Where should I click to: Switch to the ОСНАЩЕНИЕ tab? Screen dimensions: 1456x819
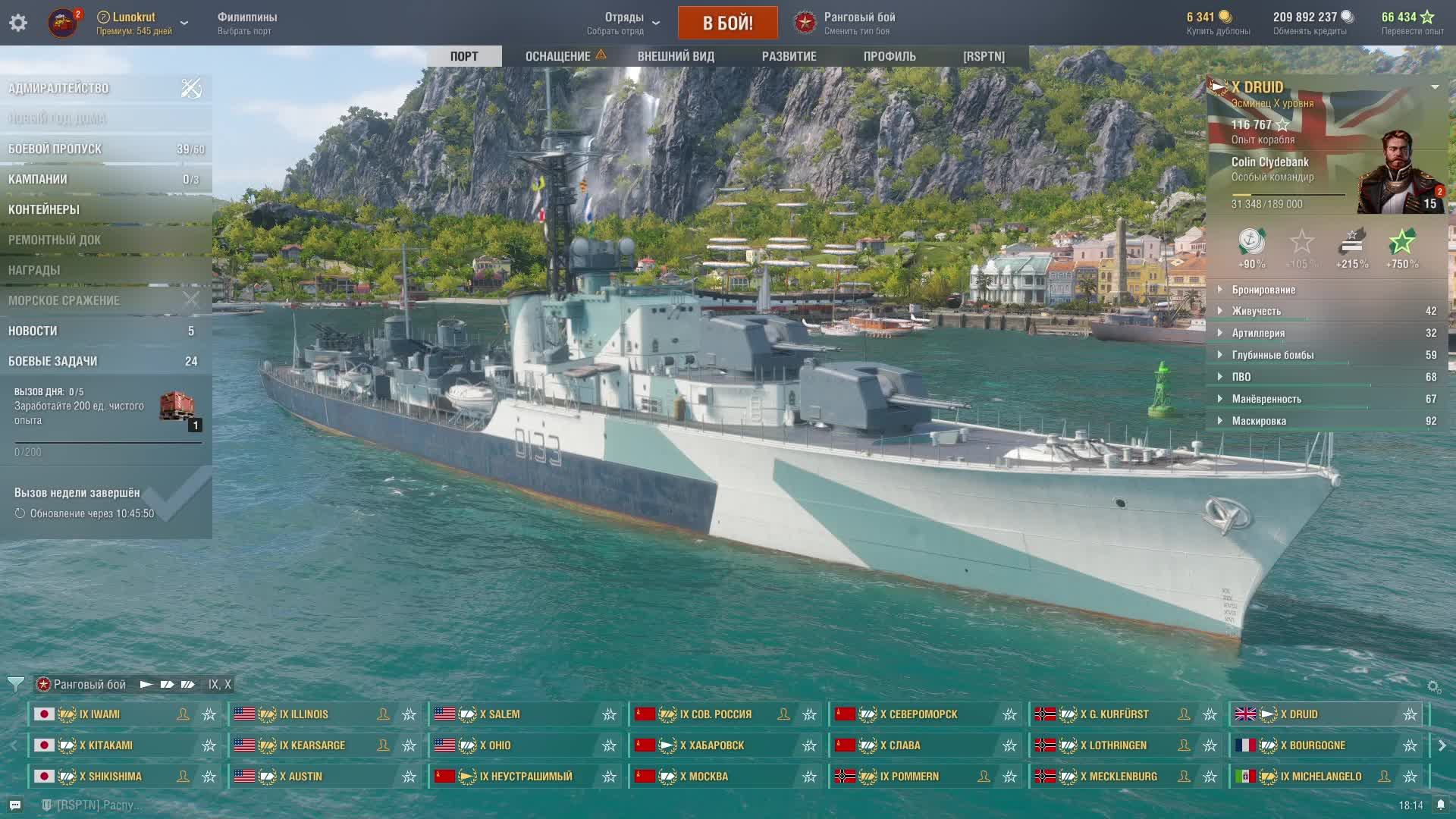[x=558, y=56]
